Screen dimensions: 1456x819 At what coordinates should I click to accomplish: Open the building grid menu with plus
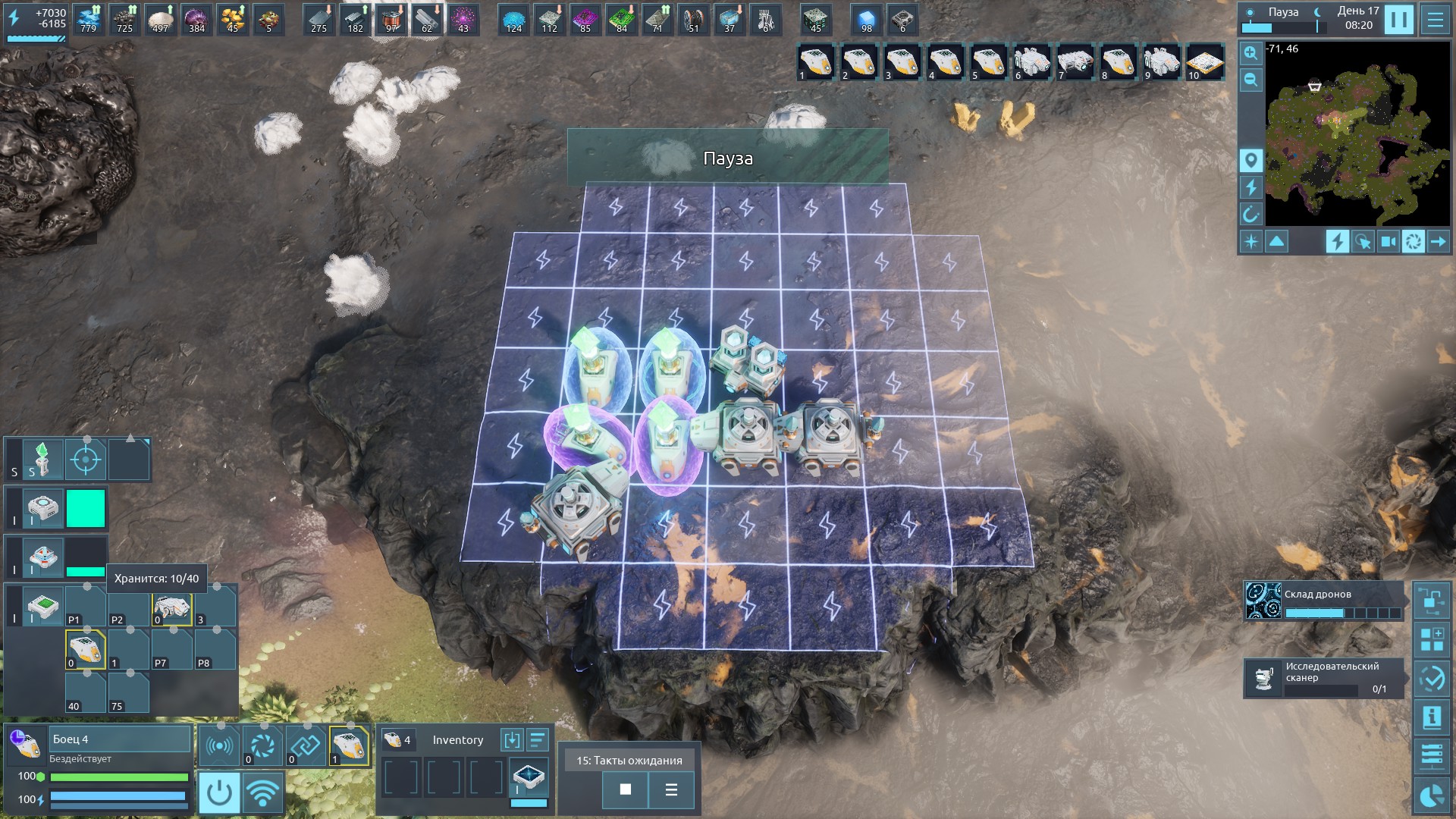1432,639
